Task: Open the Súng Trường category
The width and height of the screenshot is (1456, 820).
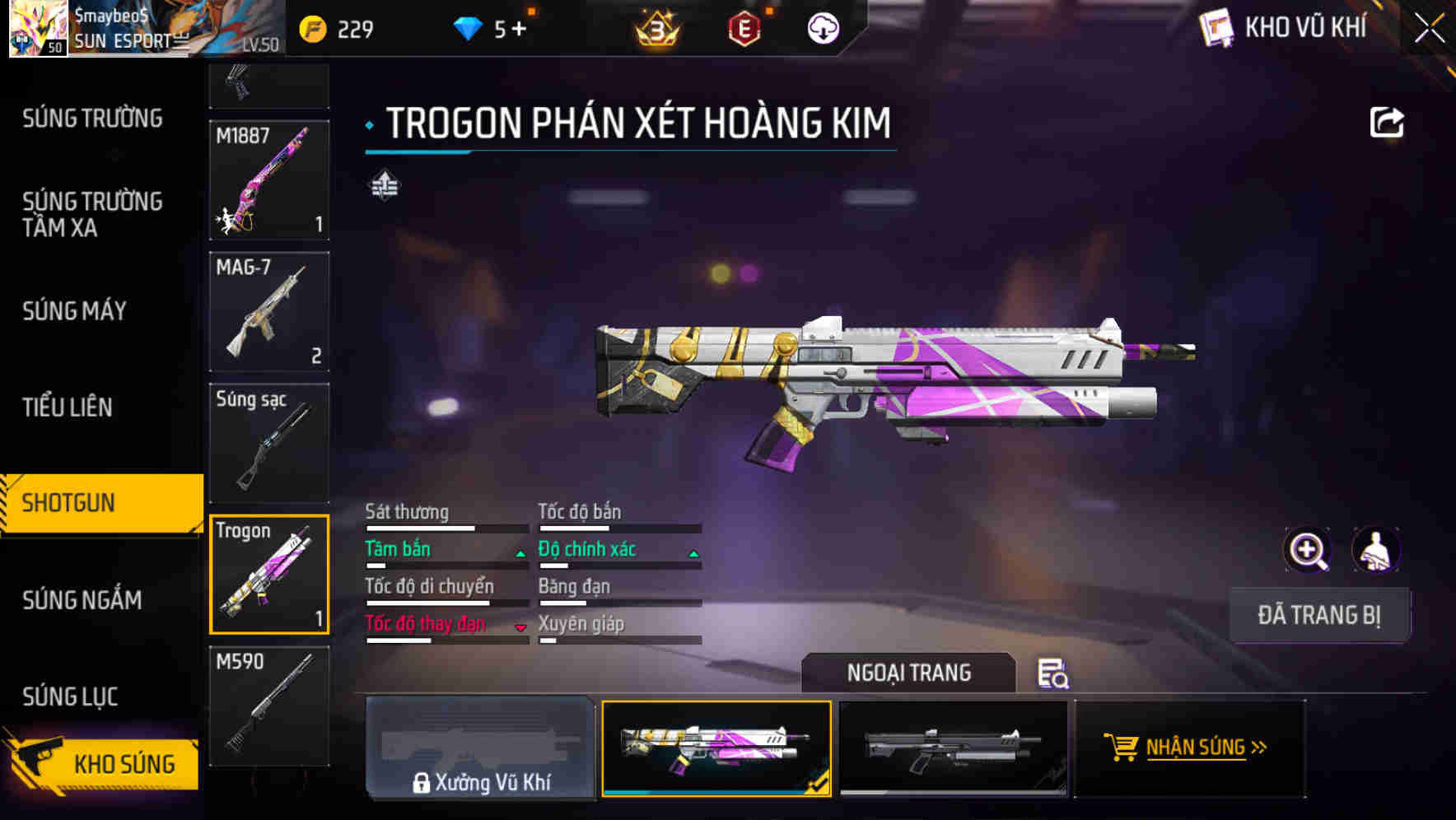Action: (92, 119)
